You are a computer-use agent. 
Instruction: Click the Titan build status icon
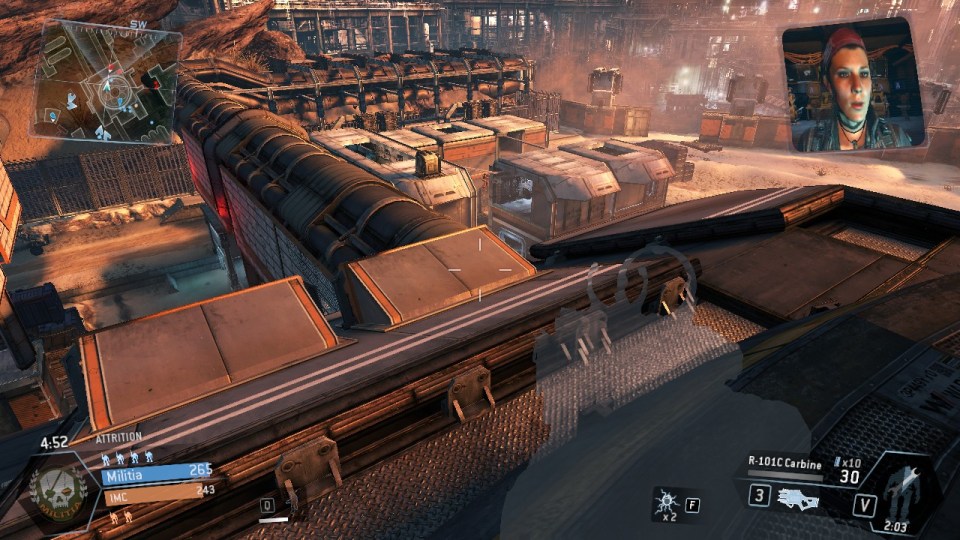pyautogui.click(x=903, y=490)
